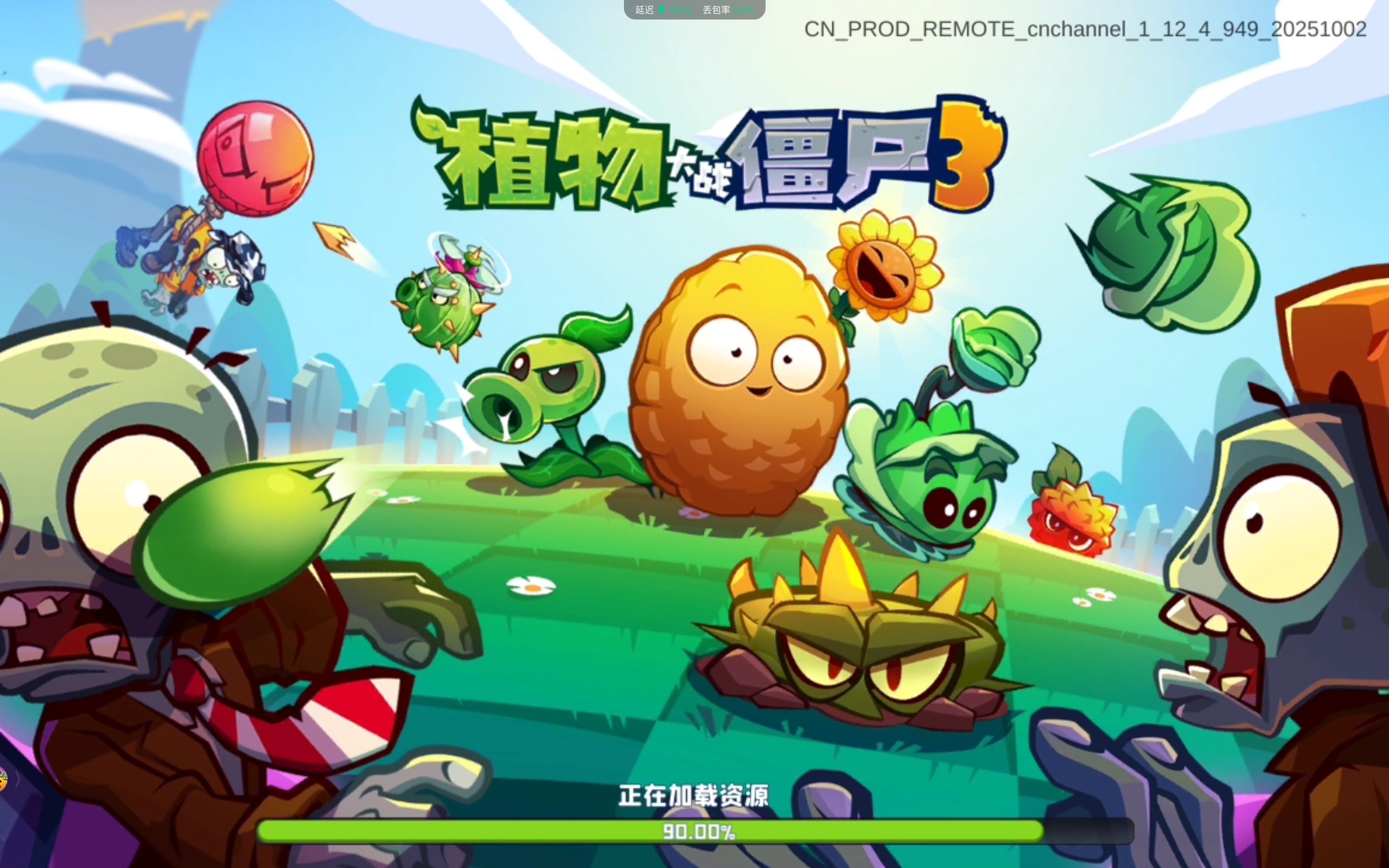Click the 90.00% loading progress bar
This screenshot has height=868, width=1389.
693,831
